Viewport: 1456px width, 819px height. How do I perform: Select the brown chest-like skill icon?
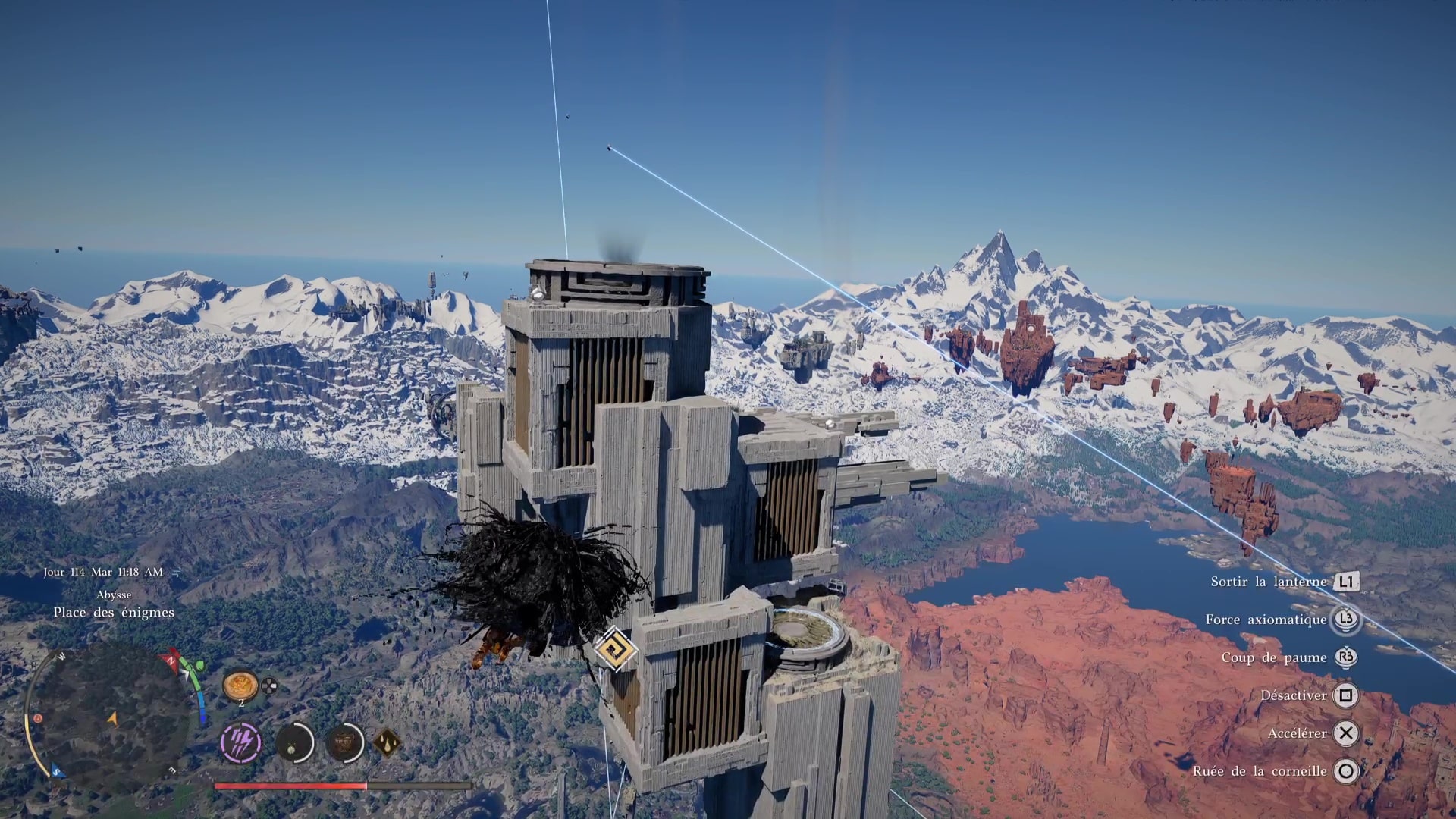click(x=345, y=742)
